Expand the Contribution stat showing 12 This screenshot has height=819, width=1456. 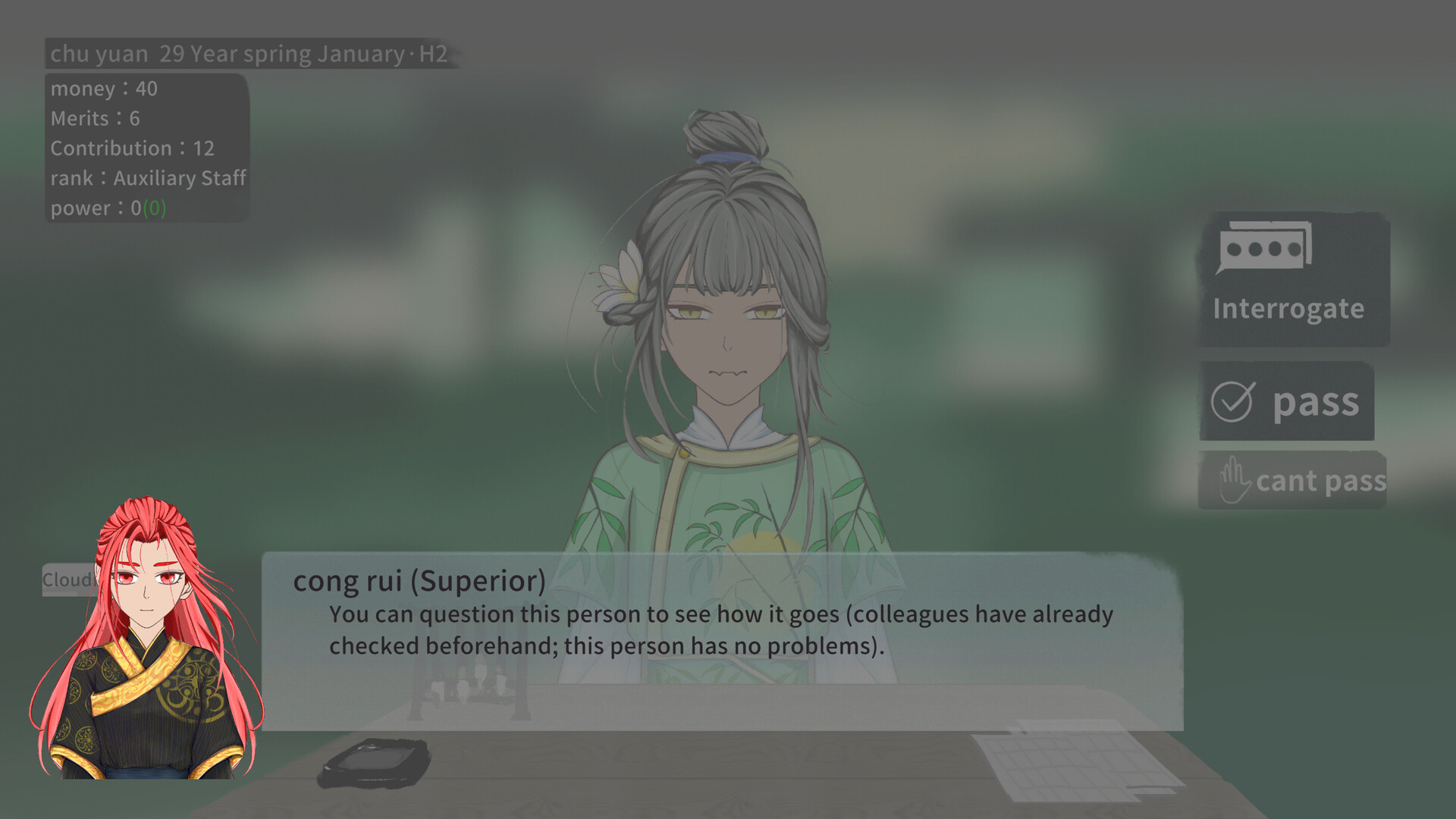[132, 148]
